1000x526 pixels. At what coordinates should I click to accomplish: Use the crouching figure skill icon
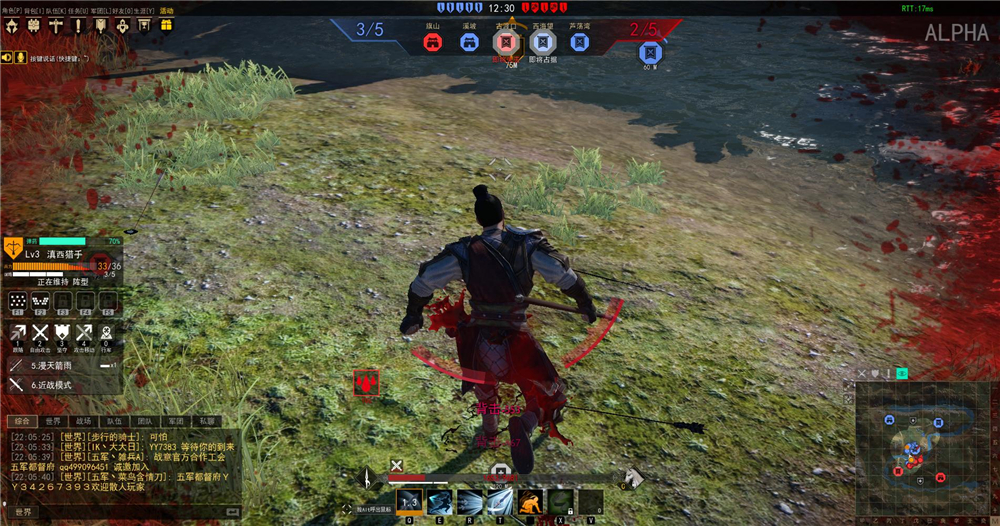coord(530,501)
